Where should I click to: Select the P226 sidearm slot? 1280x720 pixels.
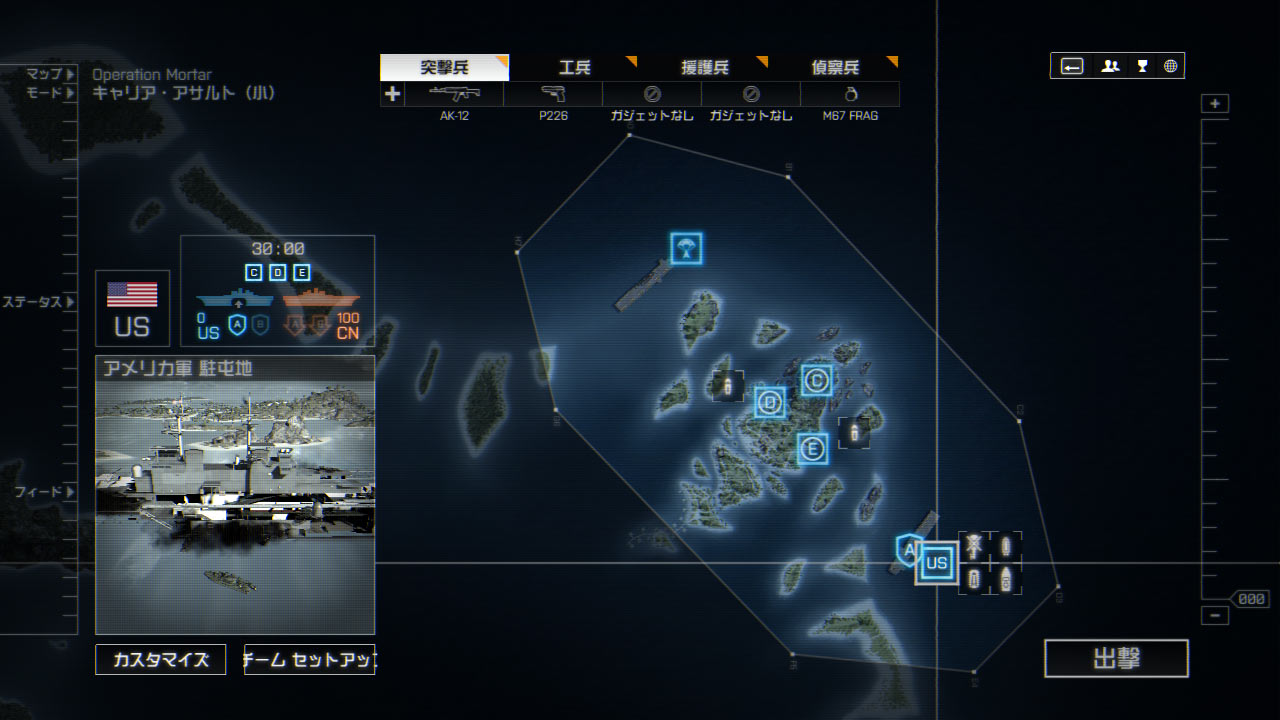pos(553,95)
